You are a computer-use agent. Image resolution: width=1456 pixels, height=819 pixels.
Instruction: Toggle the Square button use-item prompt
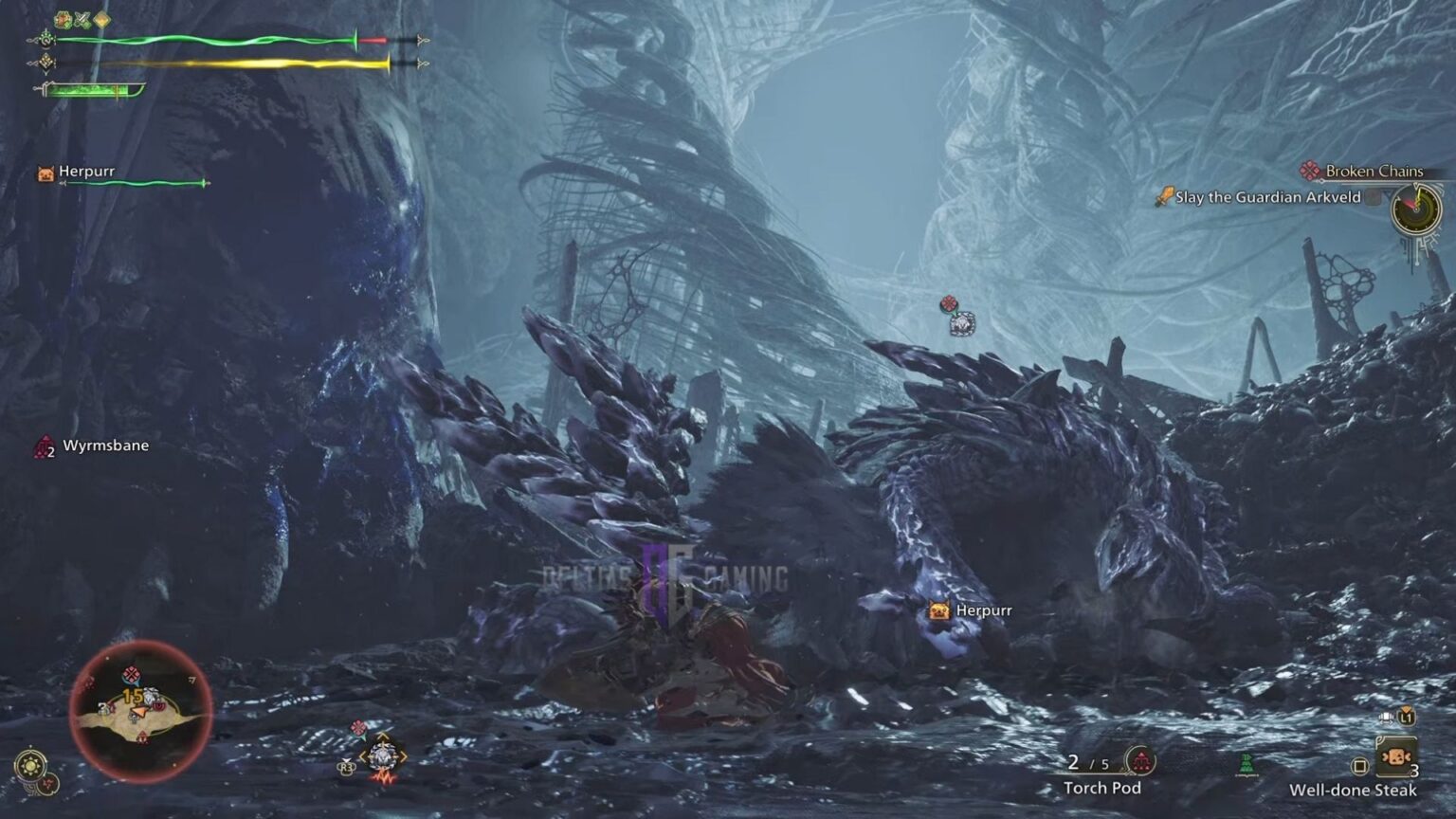pyautogui.click(x=1360, y=766)
